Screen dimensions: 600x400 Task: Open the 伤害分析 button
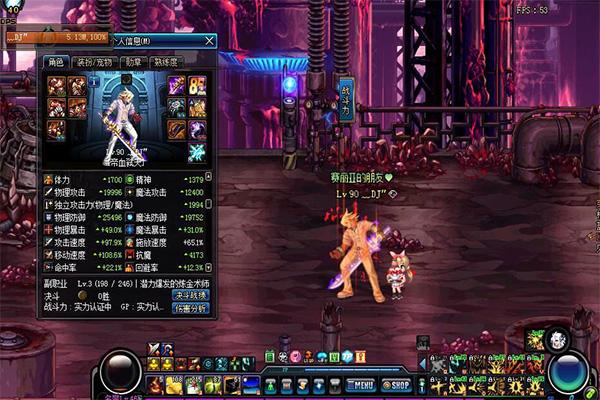click(190, 309)
